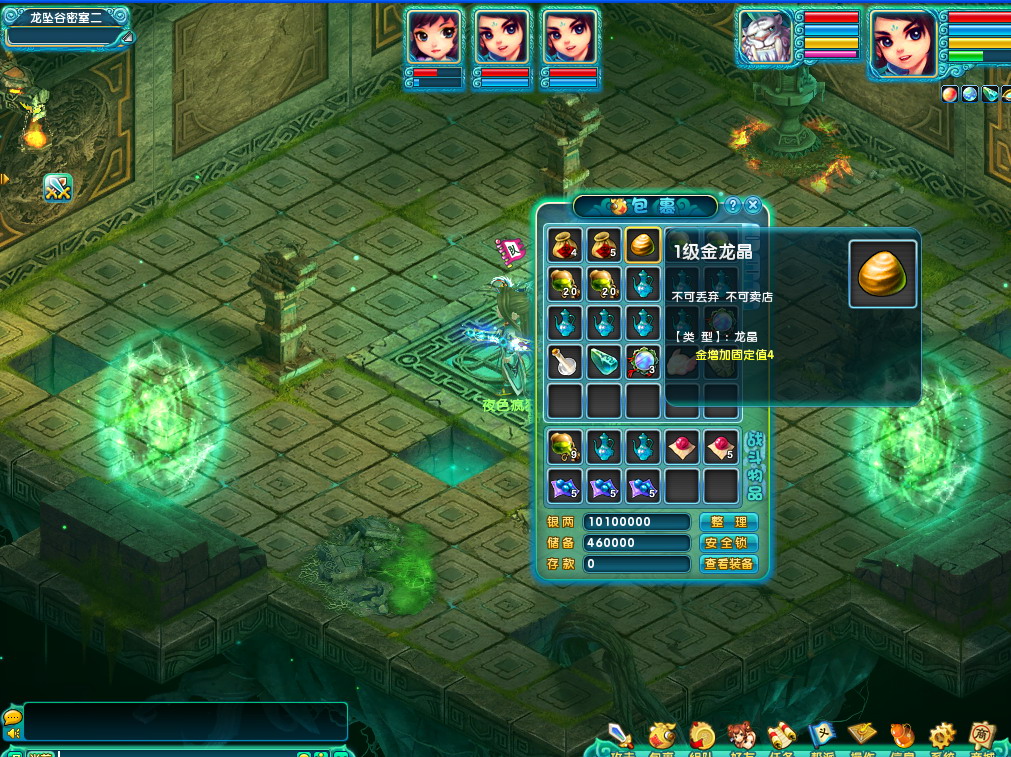This screenshot has height=757, width=1011.
Task: Open the 系统 system gear icon
Action: 942,737
